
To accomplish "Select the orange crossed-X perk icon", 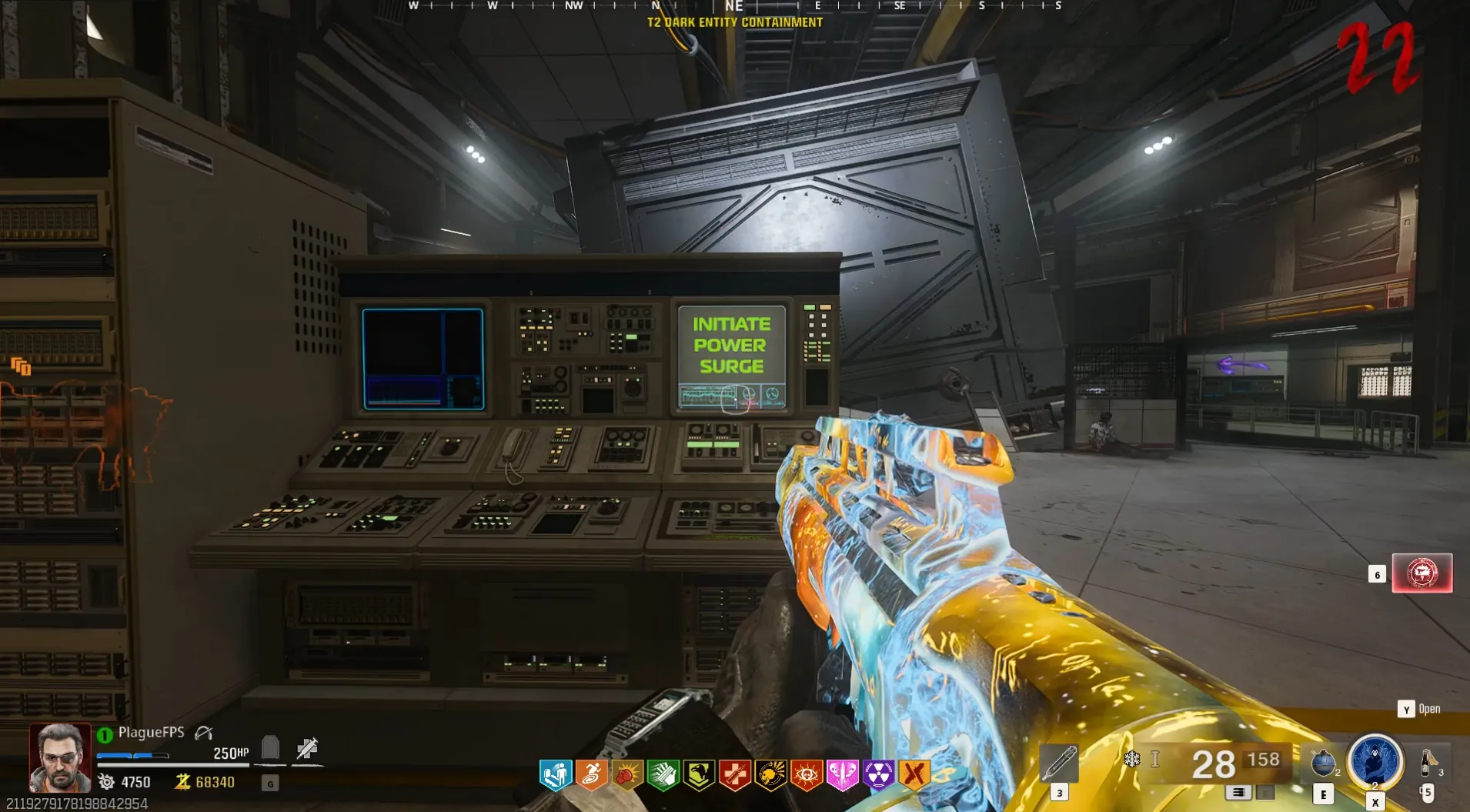I will [914, 775].
